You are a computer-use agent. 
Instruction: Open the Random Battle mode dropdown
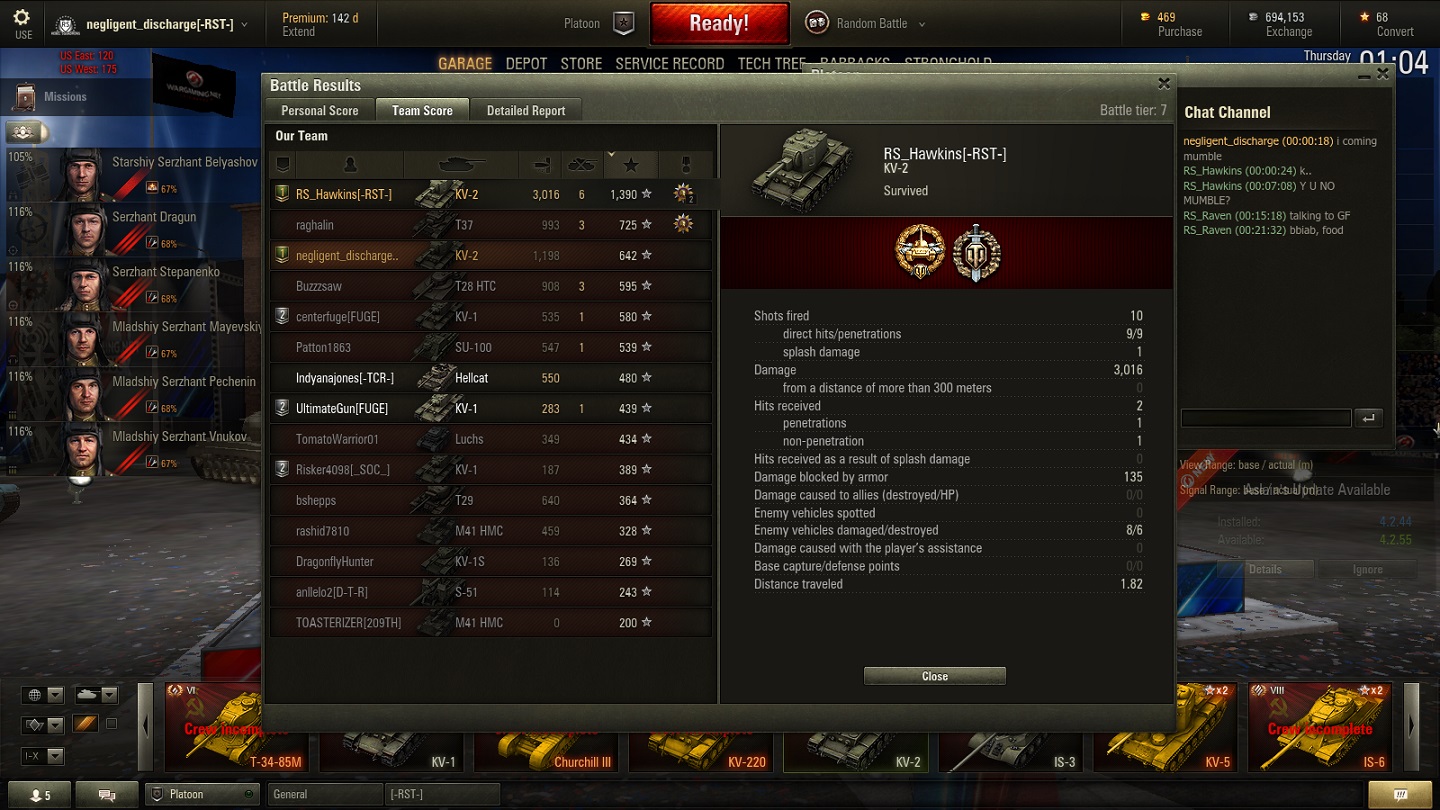pos(866,24)
